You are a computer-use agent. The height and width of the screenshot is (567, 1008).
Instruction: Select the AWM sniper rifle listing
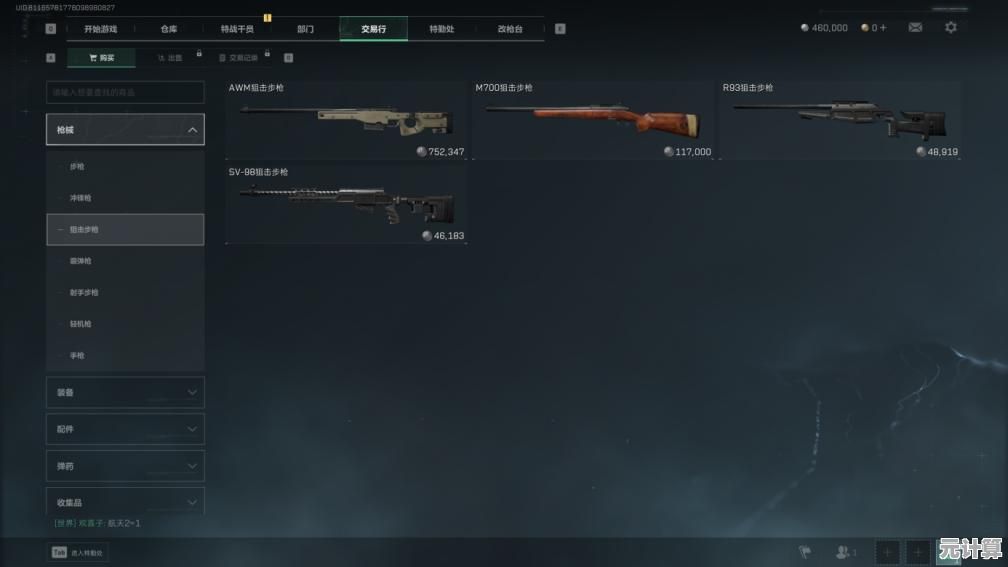[x=345, y=120]
